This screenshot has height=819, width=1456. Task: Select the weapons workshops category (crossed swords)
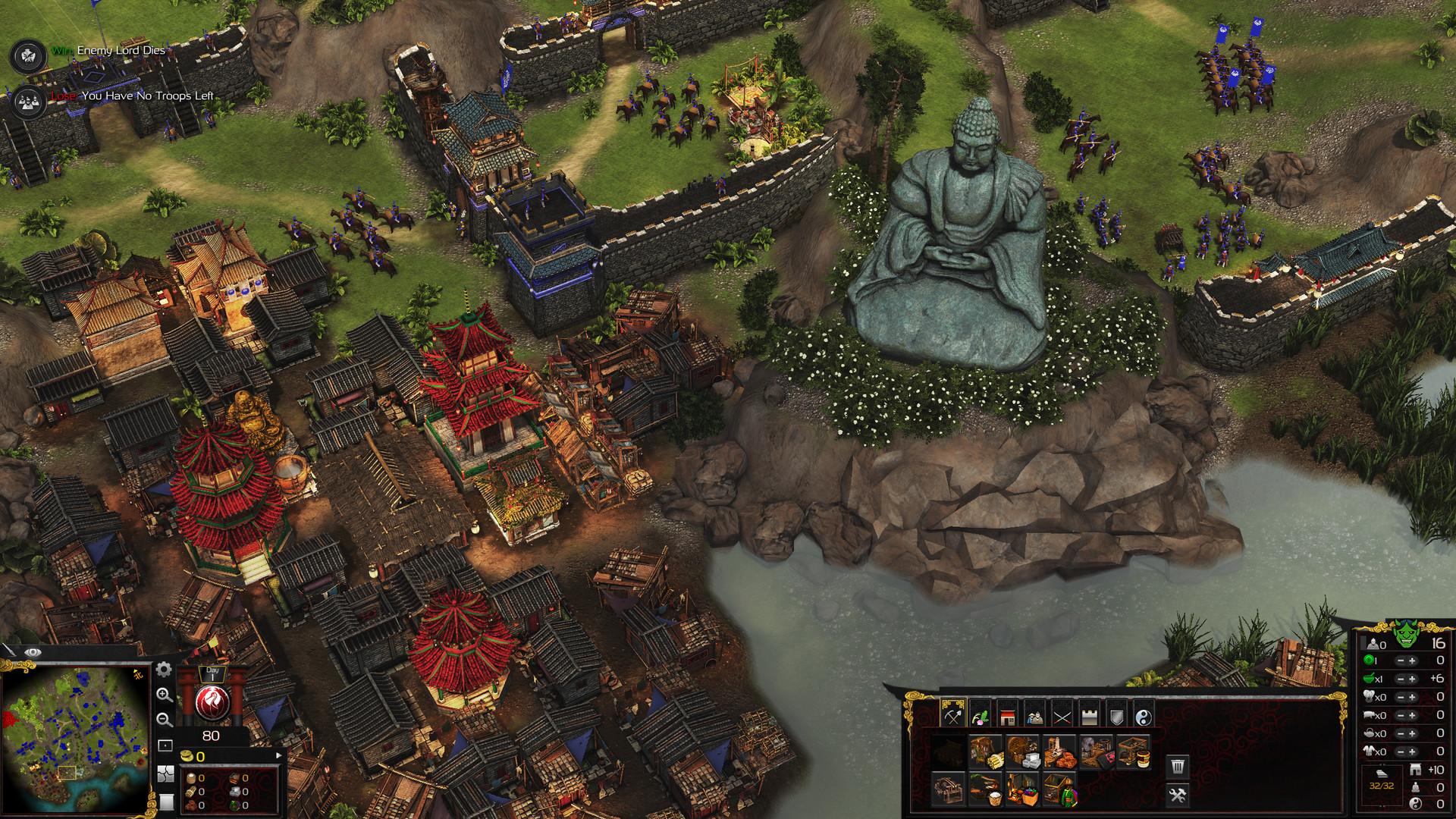[x=1063, y=717]
